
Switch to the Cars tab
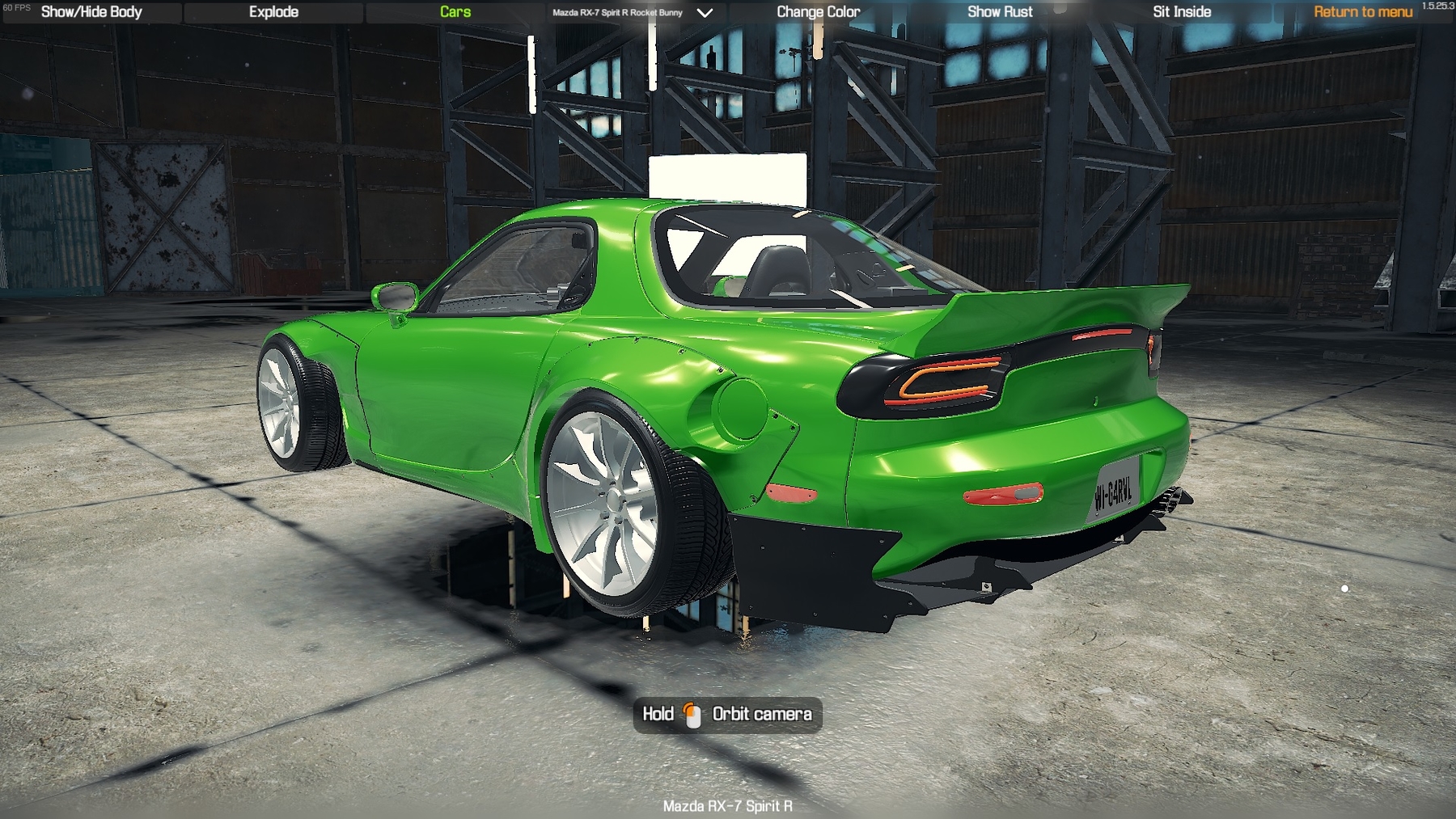click(x=455, y=12)
